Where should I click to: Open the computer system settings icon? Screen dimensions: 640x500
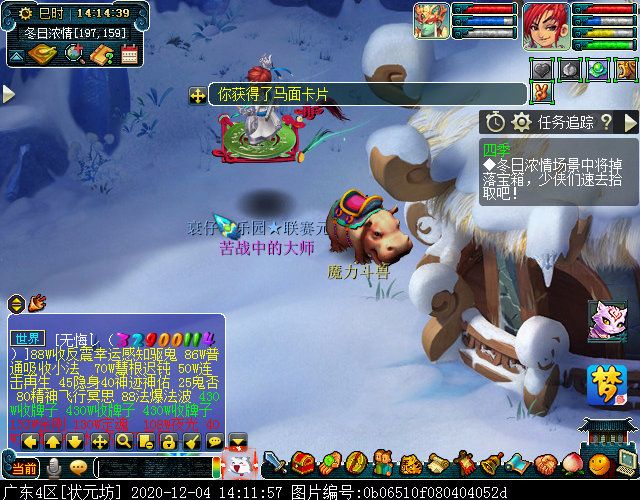click(625, 464)
